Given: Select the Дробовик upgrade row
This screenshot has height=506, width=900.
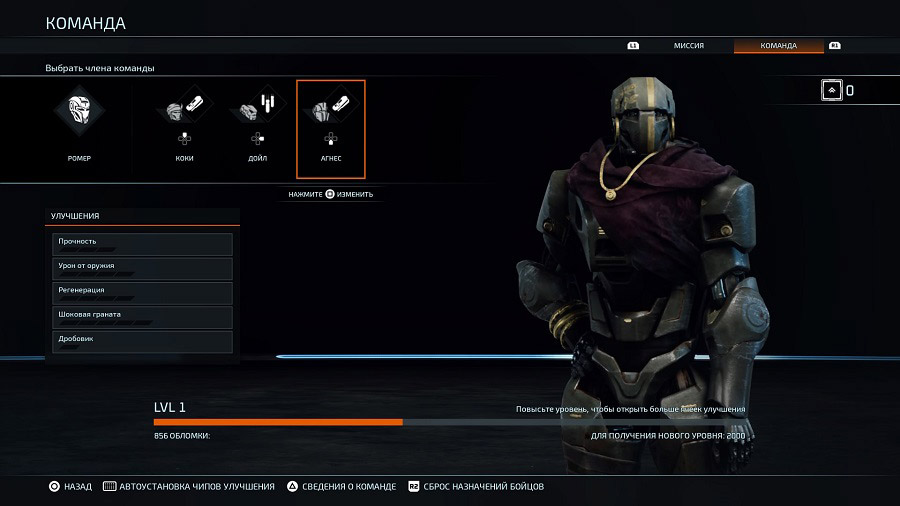Looking at the screenshot, I should tap(143, 341).
